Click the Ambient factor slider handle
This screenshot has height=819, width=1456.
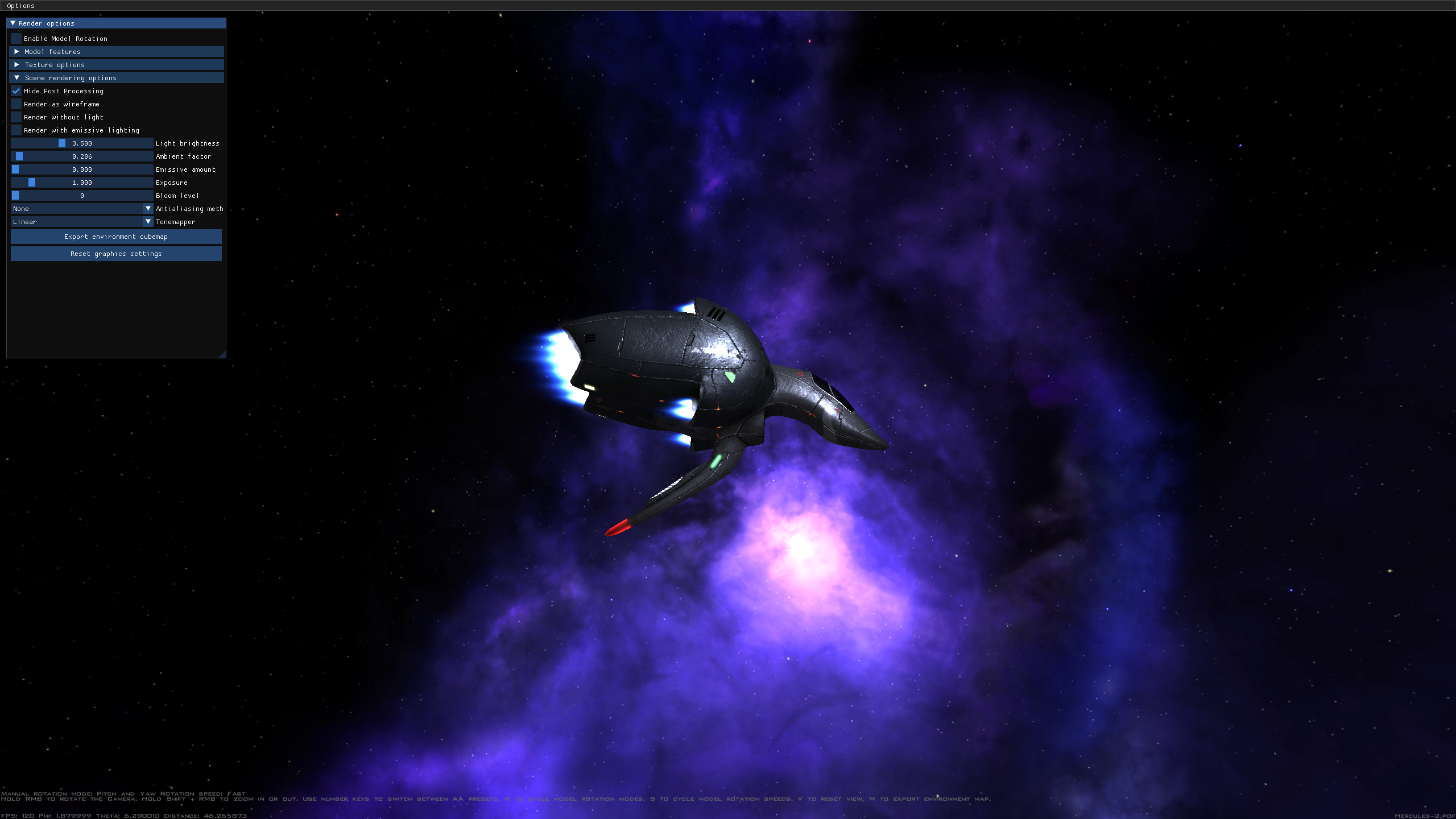pyautogui.click(x=19, y=156)
